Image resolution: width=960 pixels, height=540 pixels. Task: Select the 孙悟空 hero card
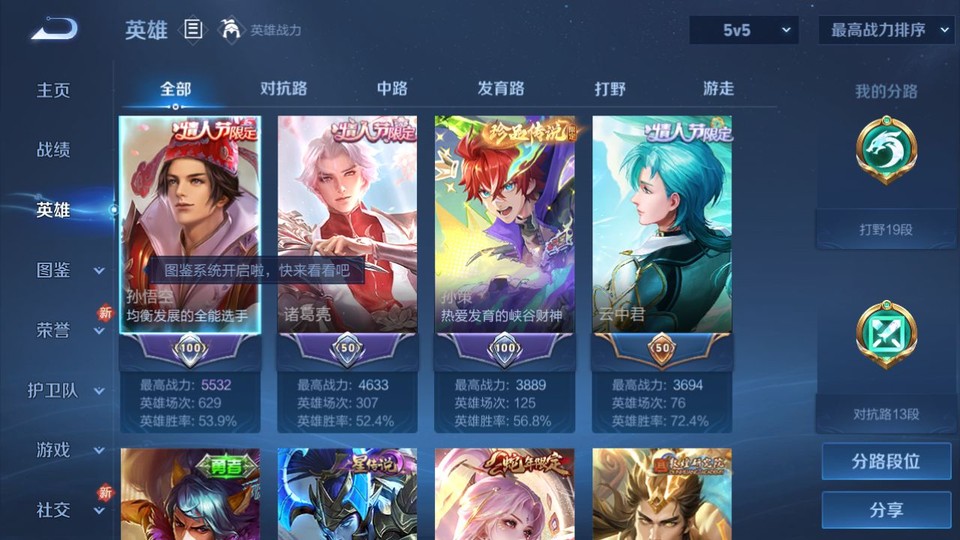[190, 225]
